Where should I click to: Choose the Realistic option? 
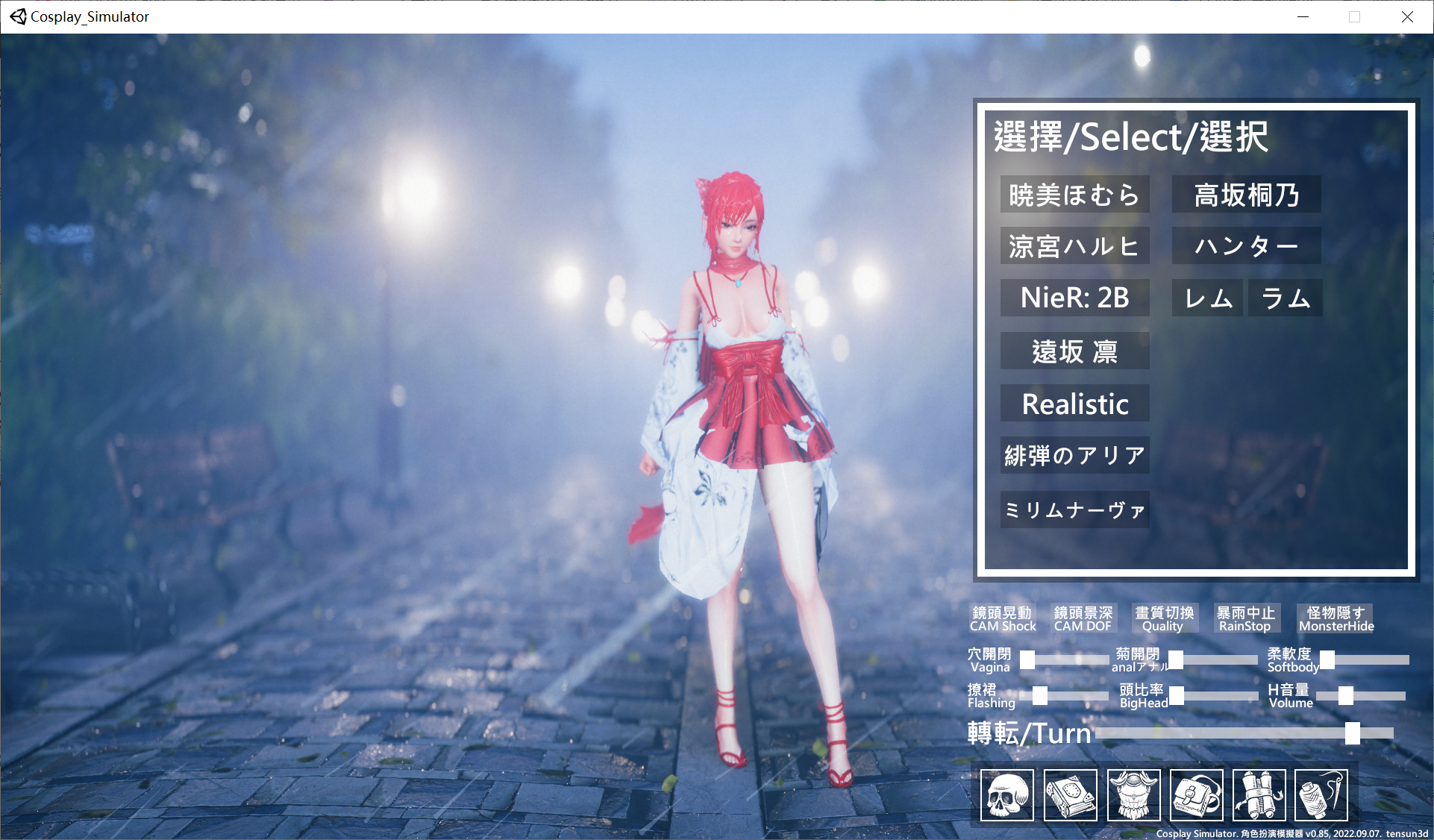pyautogui.click(x=1074, y=404)
